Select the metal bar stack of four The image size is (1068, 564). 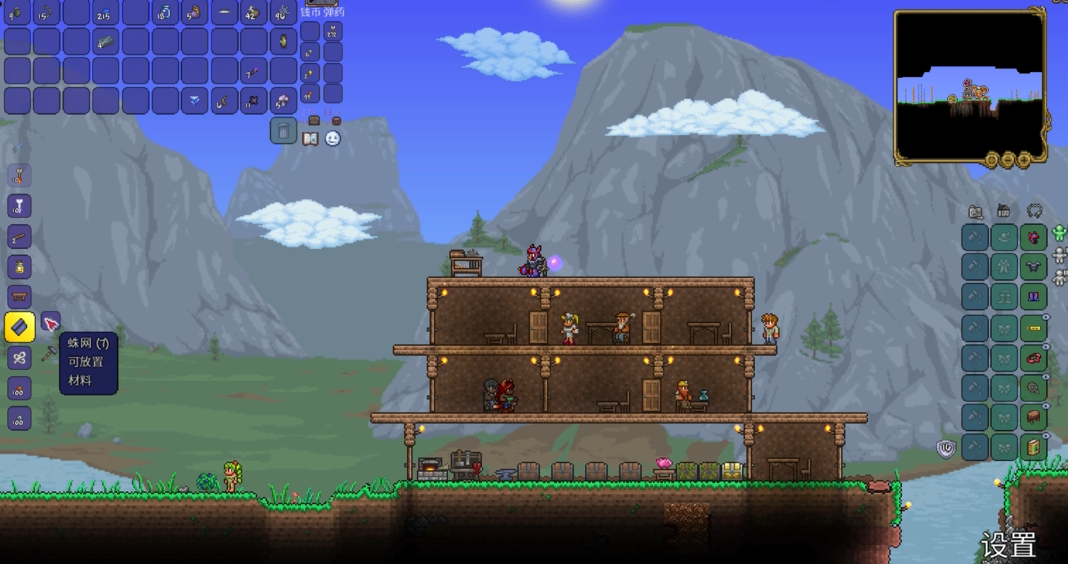click(x=106, y=41)
